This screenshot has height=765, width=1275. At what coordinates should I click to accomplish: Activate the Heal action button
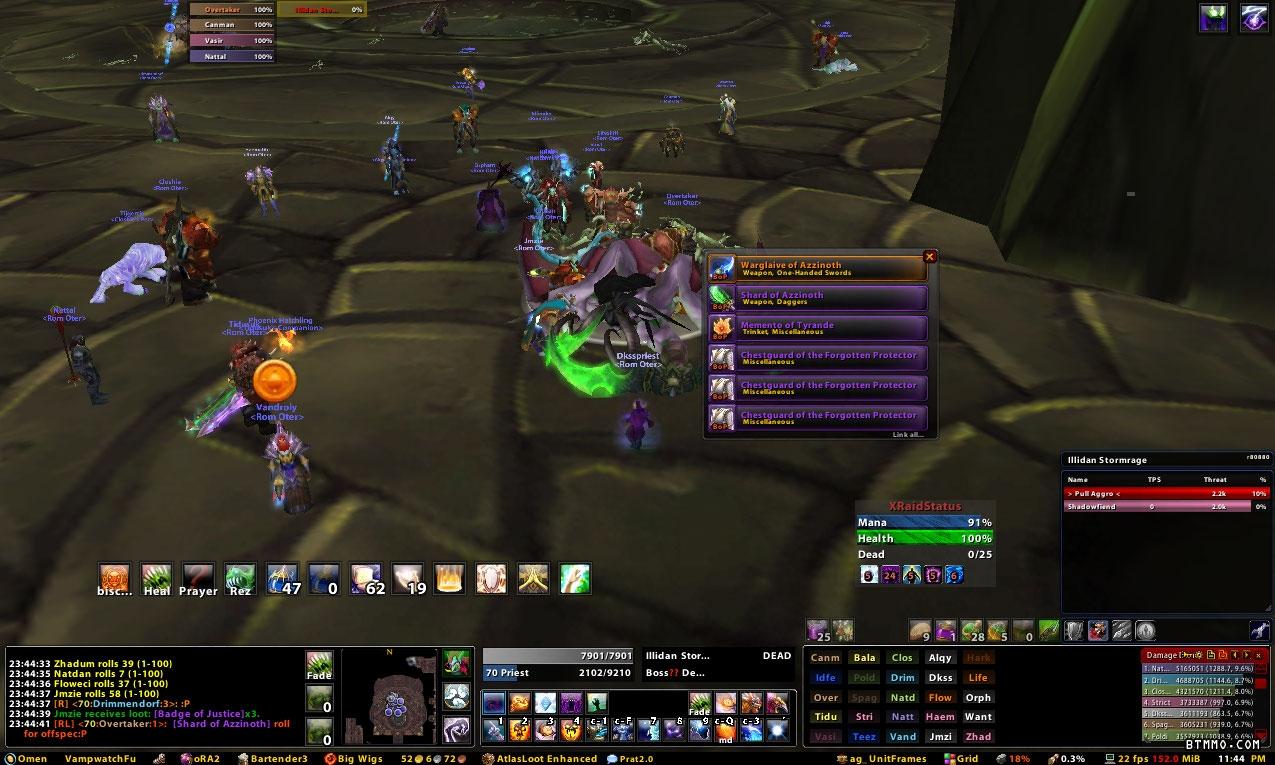[x=156, y=578]
